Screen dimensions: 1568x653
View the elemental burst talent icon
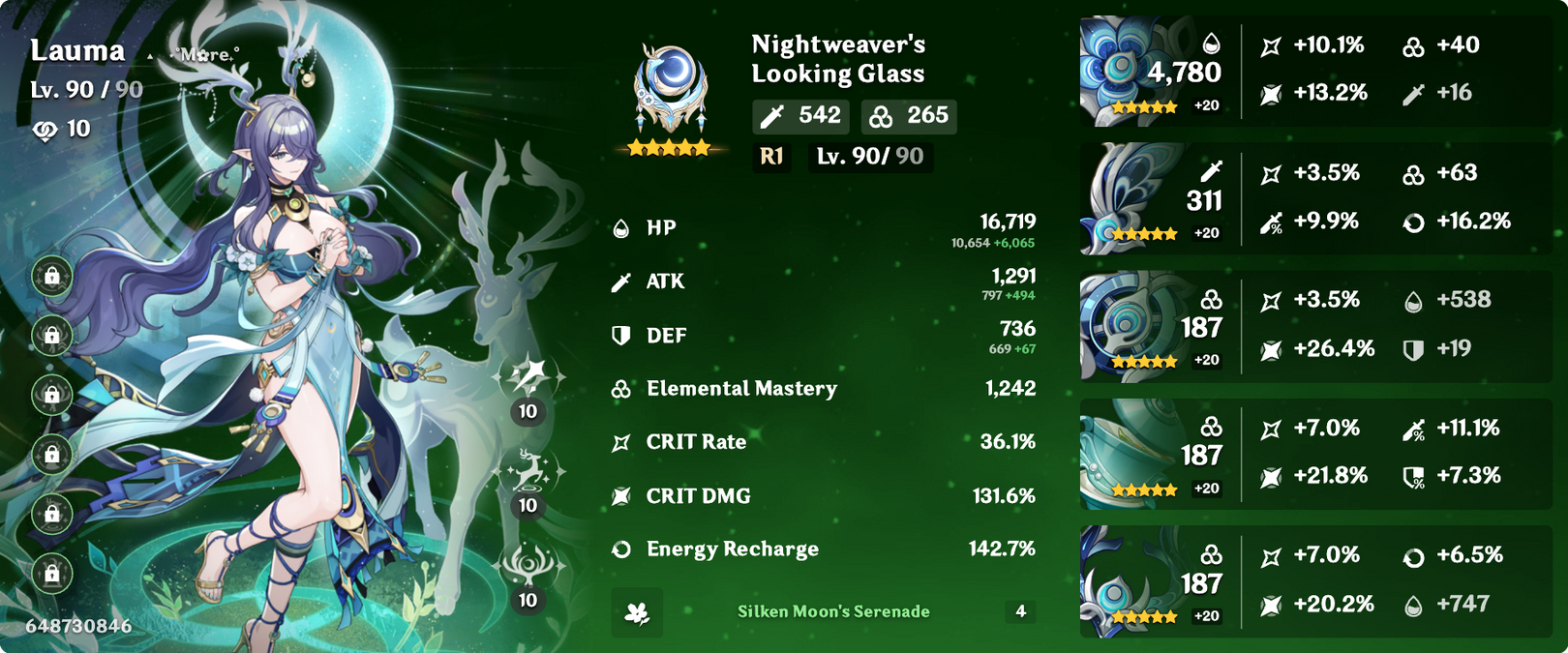coord(528,565)
